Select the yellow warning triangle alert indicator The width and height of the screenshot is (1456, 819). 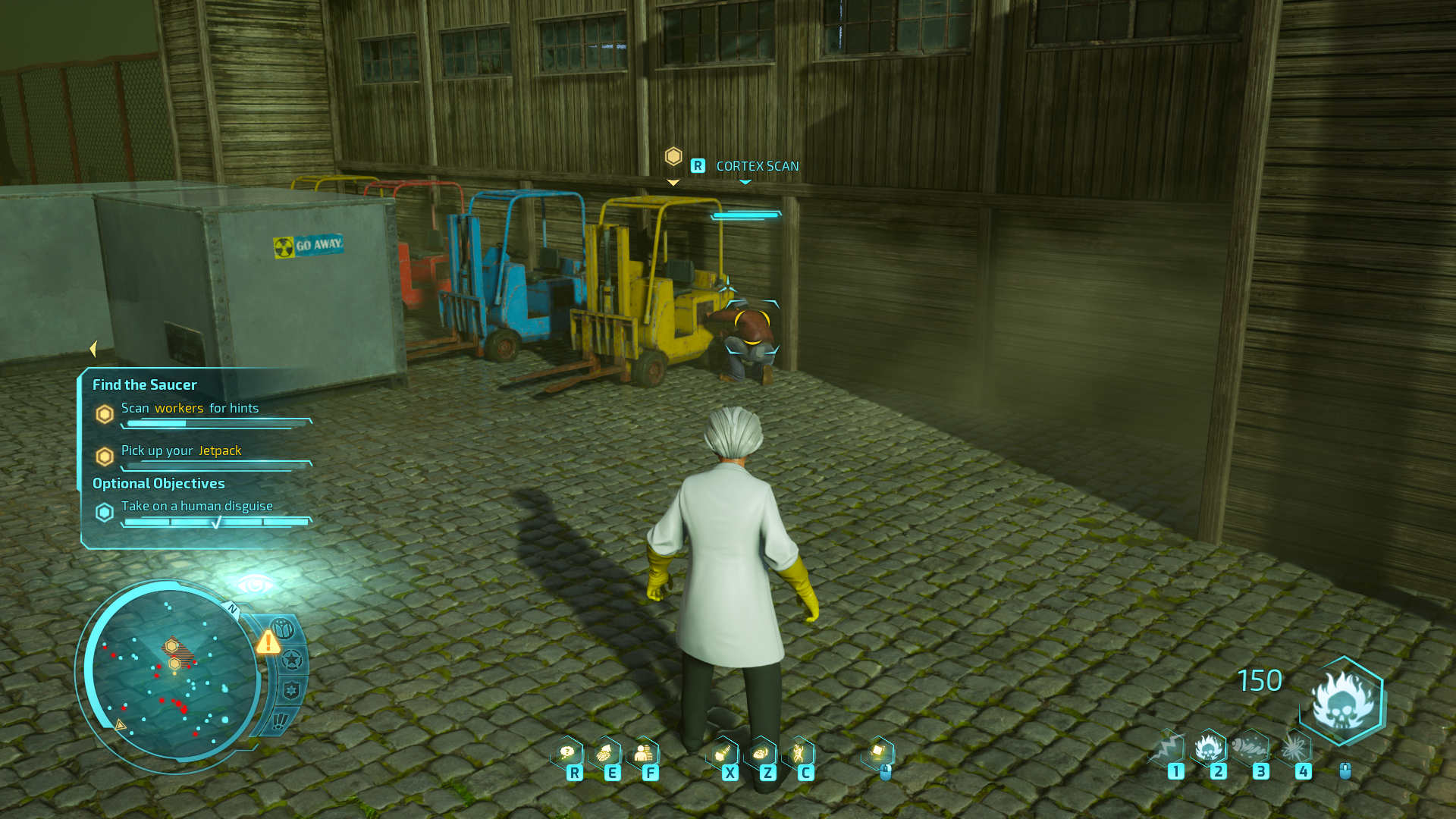(x=268, y=642)
